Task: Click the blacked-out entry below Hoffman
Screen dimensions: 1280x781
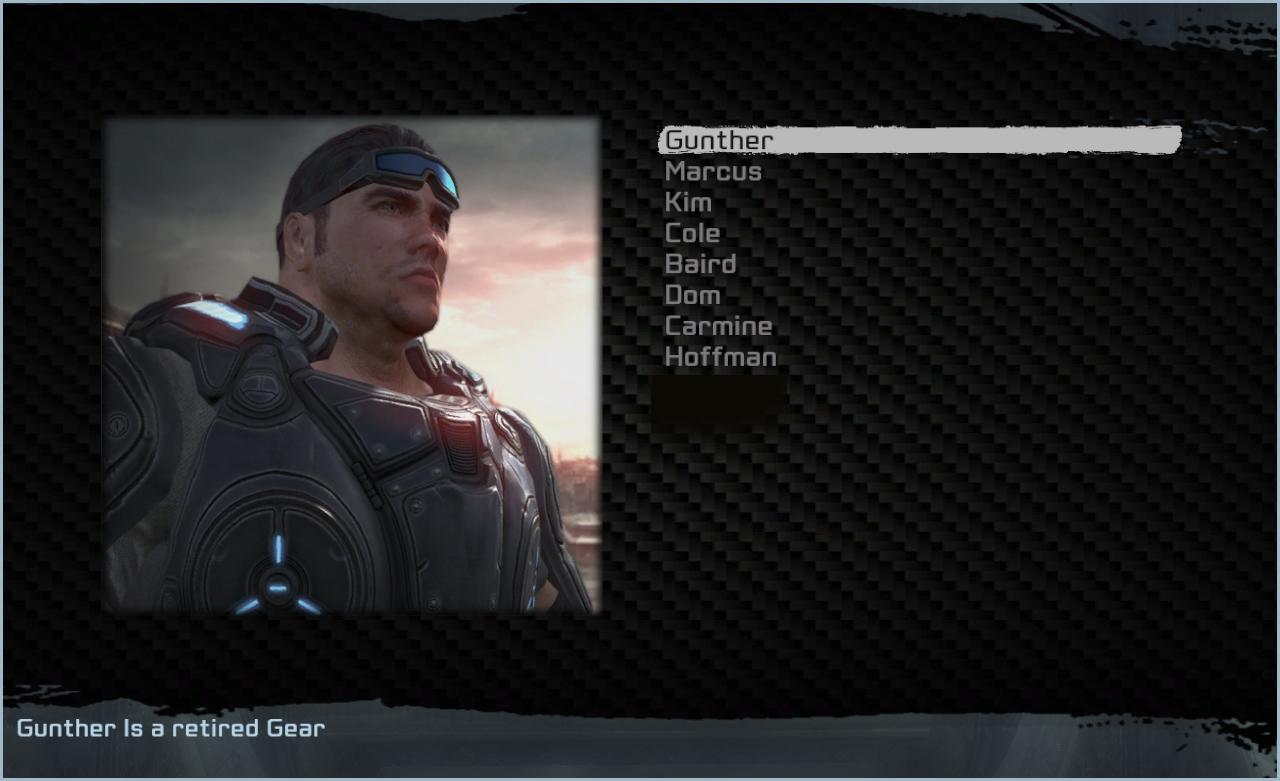Action: (x=718, y=396)
